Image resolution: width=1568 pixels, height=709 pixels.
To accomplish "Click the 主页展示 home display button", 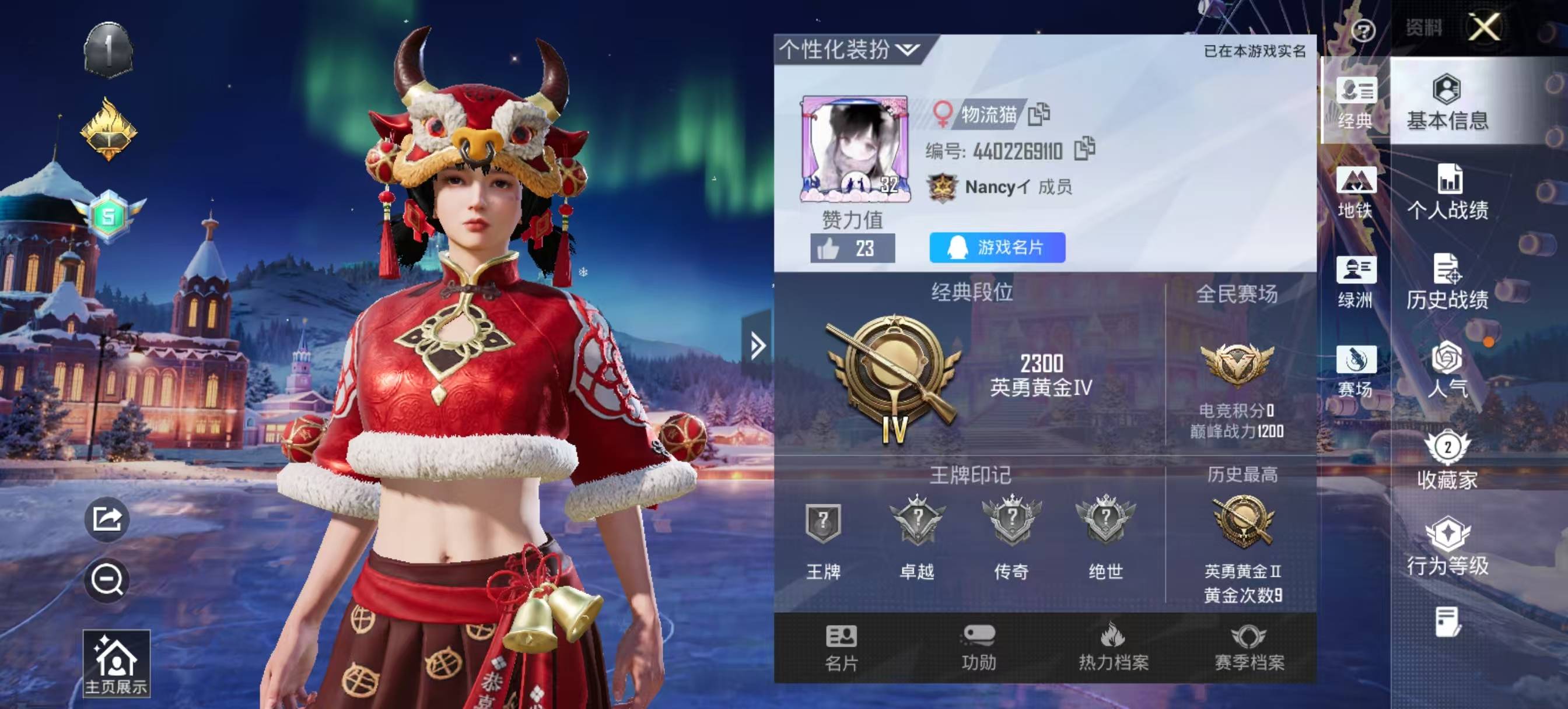I will tap(116, 664).
